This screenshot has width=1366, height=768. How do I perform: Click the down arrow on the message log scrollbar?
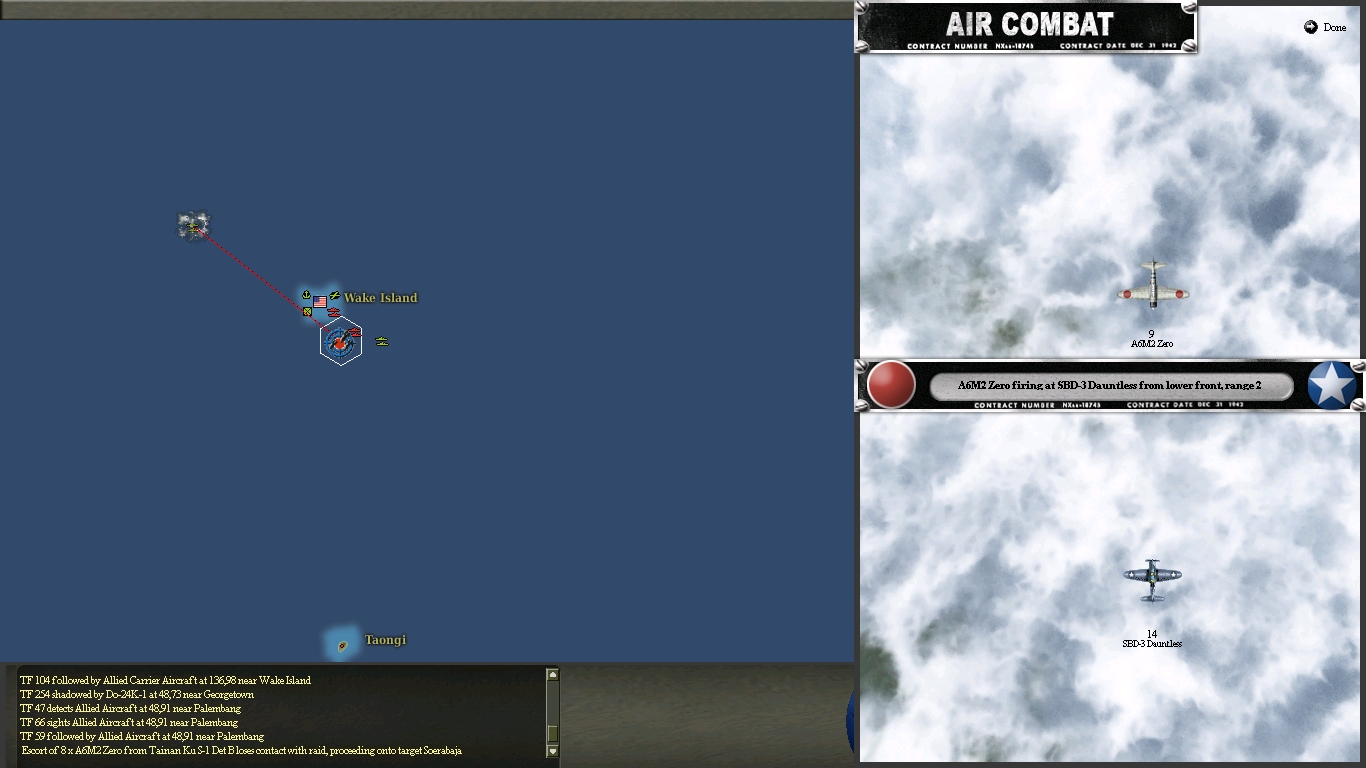point(553,750)
